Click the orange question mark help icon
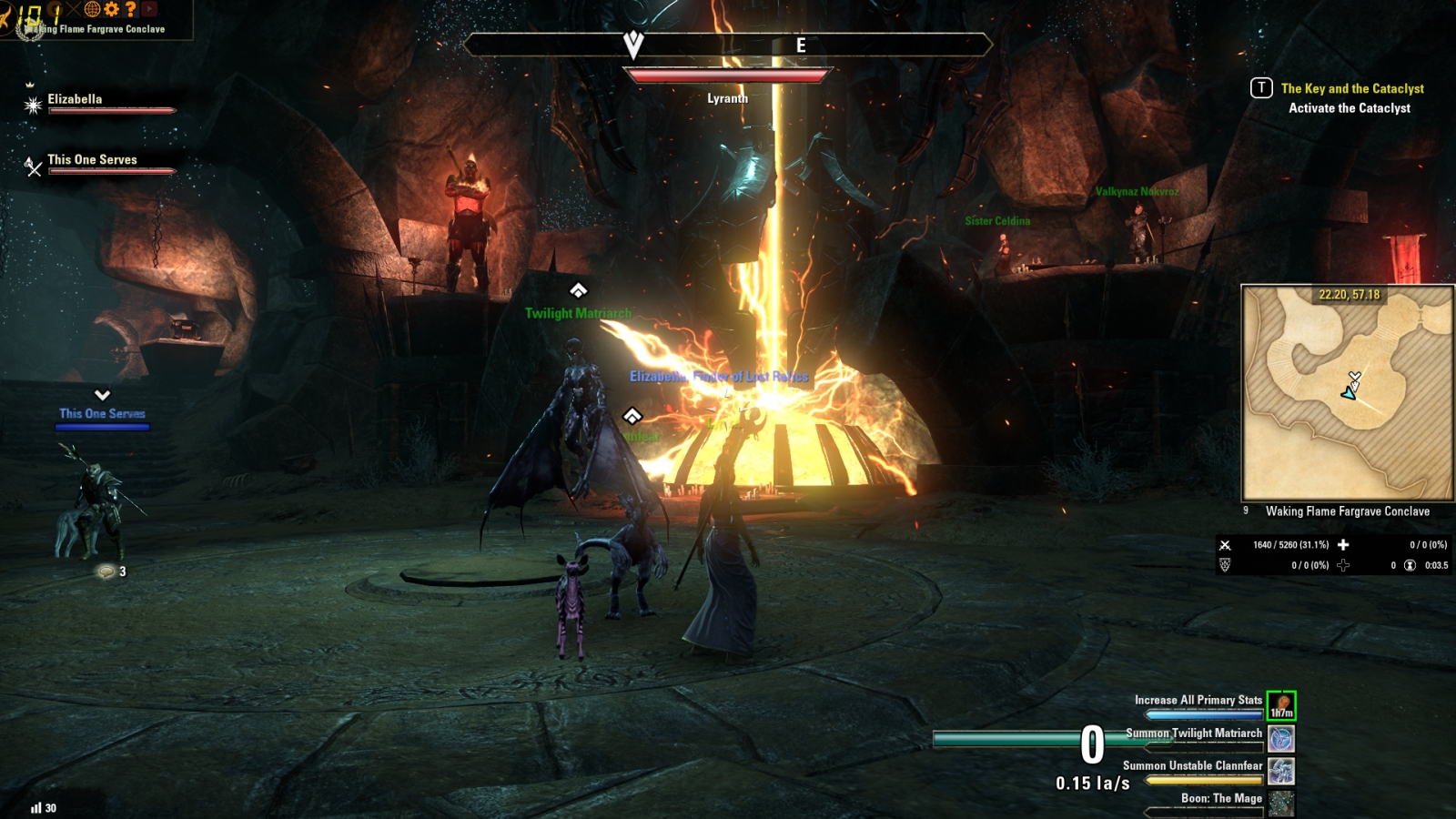This screenshot has height=819, width=1456. [x=131, y=9]
